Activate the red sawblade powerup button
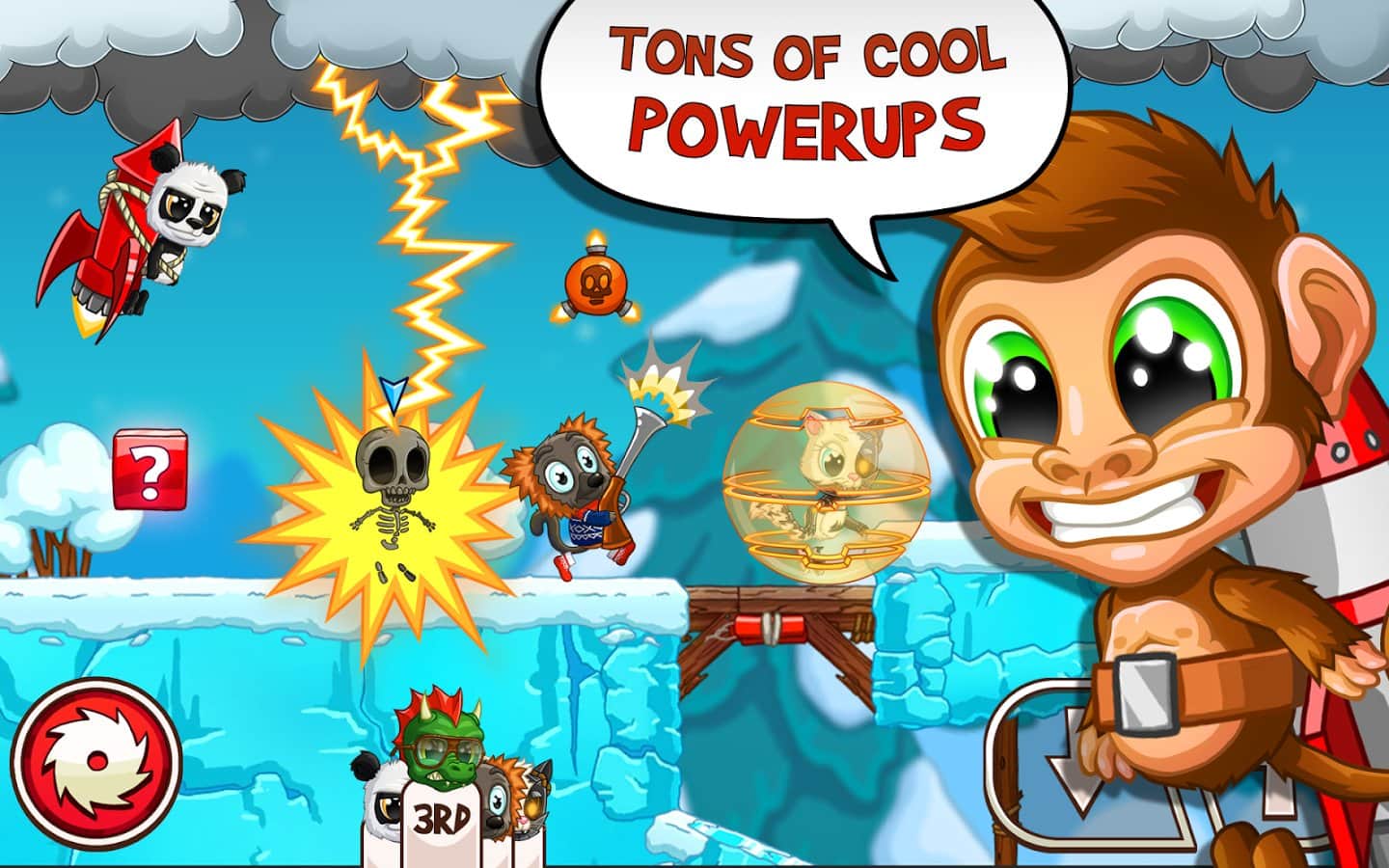This screenshot has width=1389, height=868. [96, 758]
